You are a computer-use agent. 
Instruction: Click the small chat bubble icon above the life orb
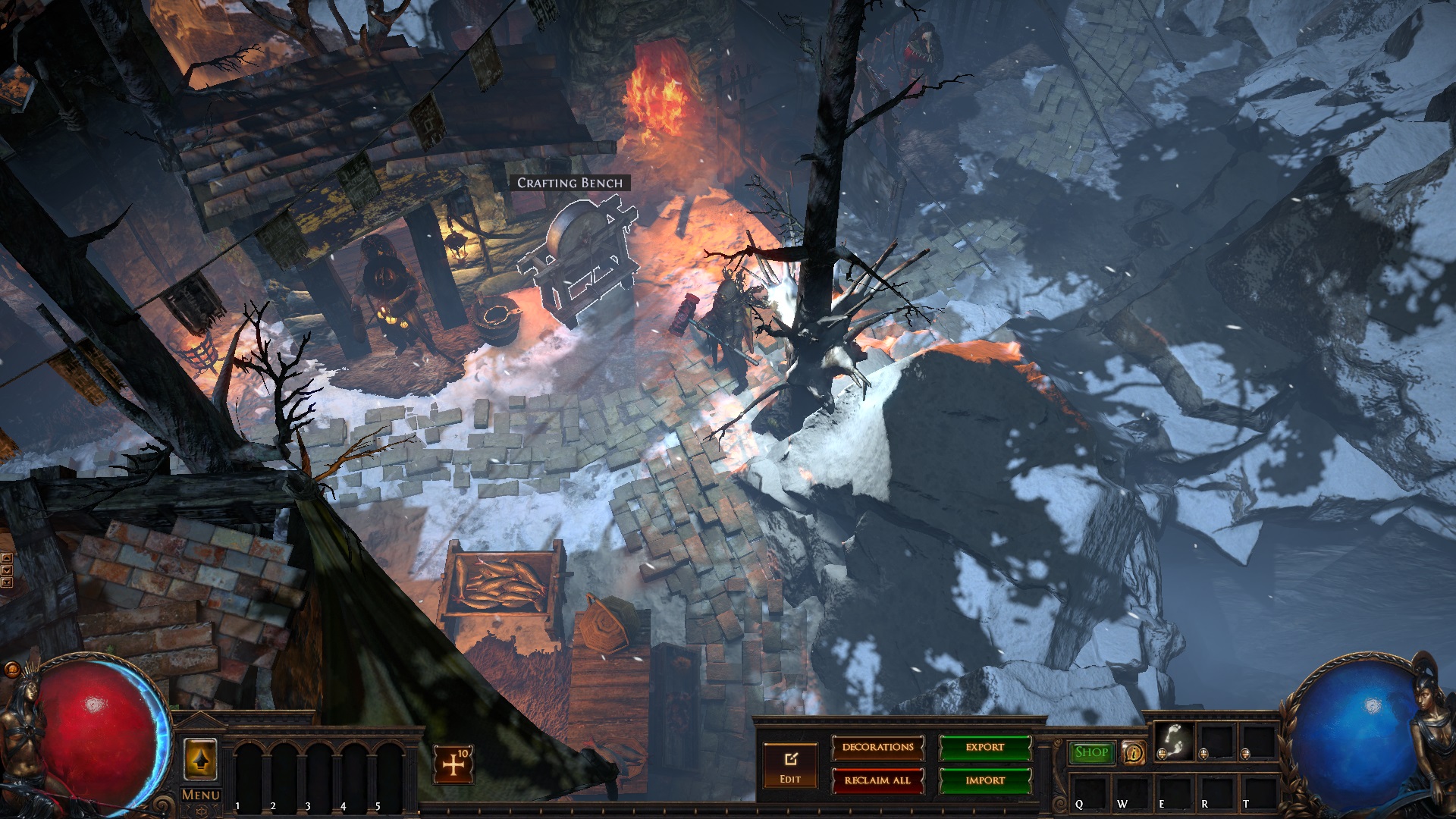point(12,669)
